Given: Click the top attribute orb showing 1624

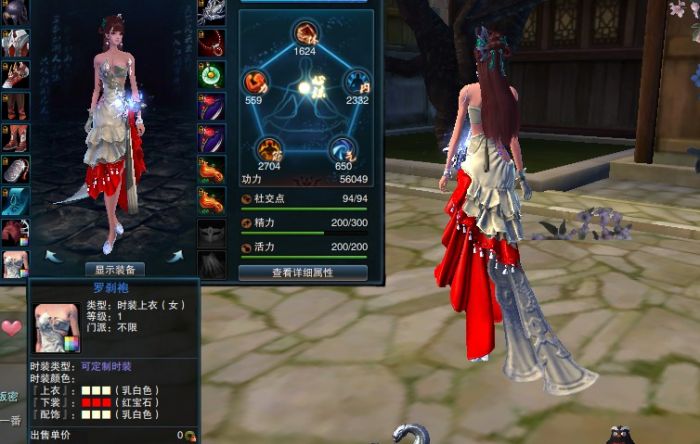Looking at the screenshot, I should click(x=305, y=34).
